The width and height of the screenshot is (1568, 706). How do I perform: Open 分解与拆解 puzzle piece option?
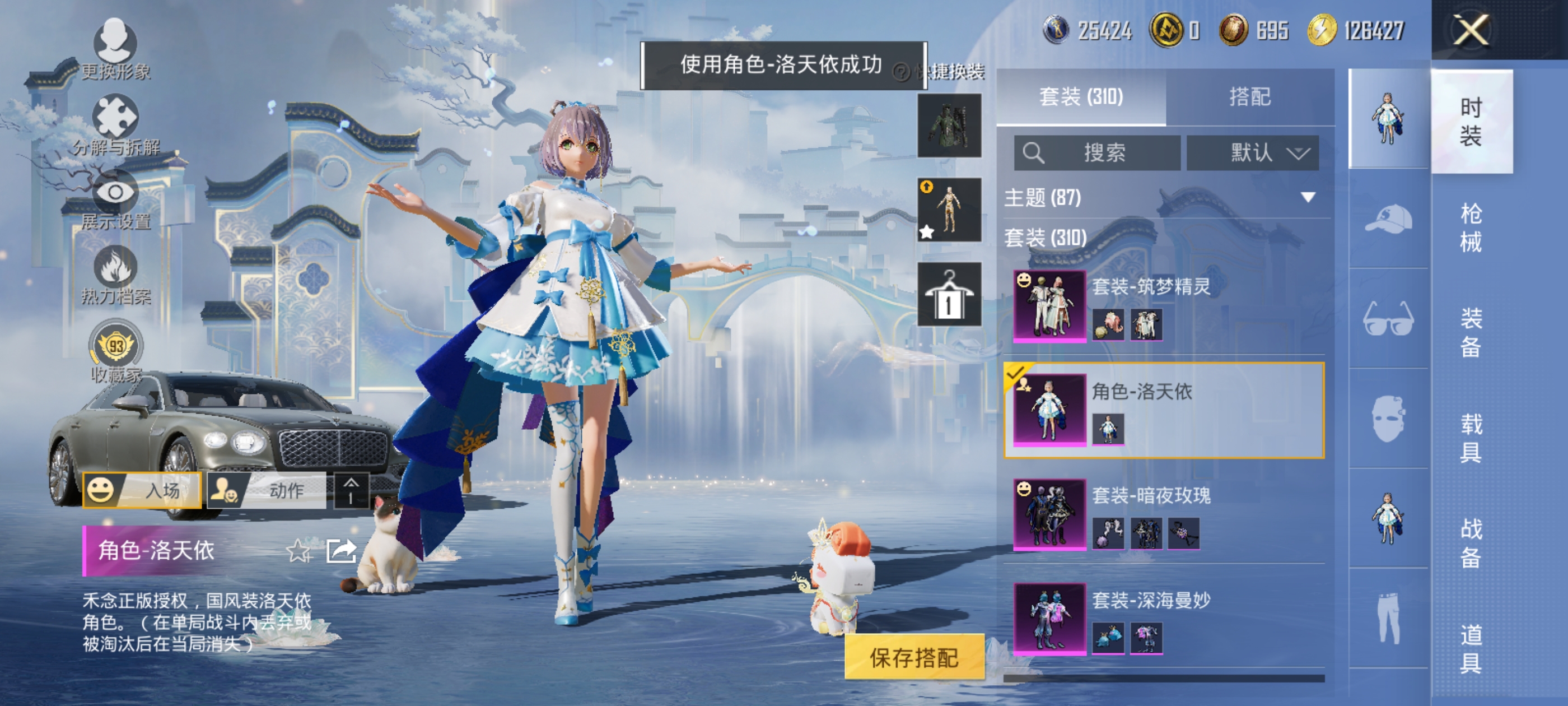click(x=115, y=125)
